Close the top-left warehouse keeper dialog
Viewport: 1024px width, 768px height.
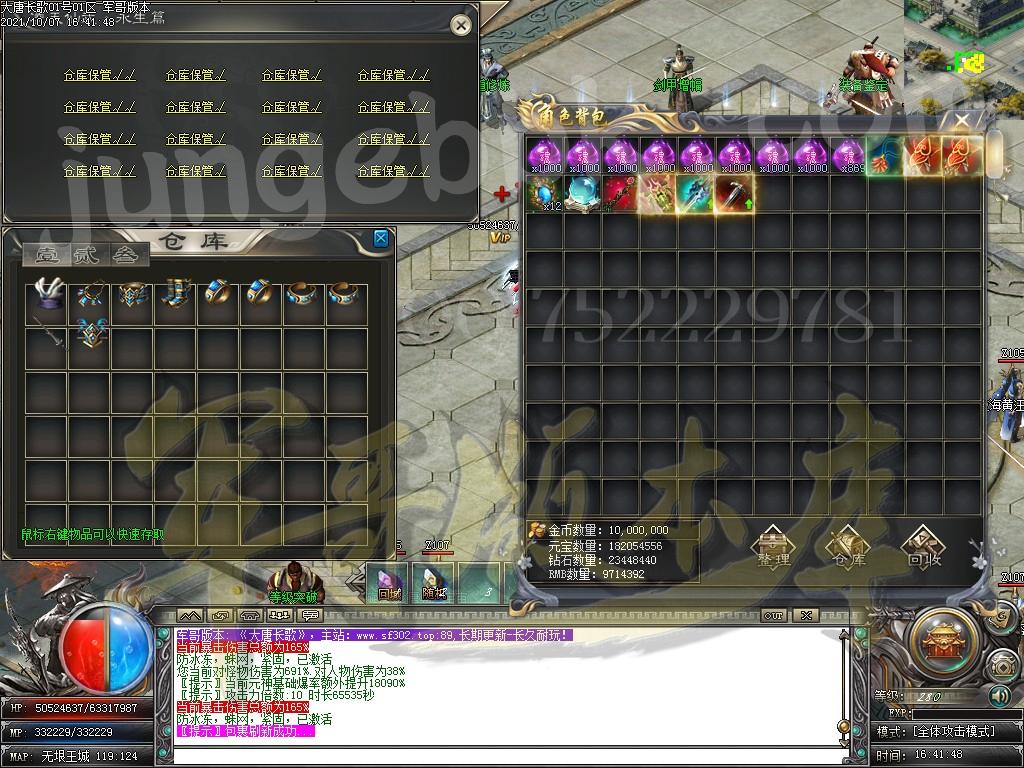[460, 26]
